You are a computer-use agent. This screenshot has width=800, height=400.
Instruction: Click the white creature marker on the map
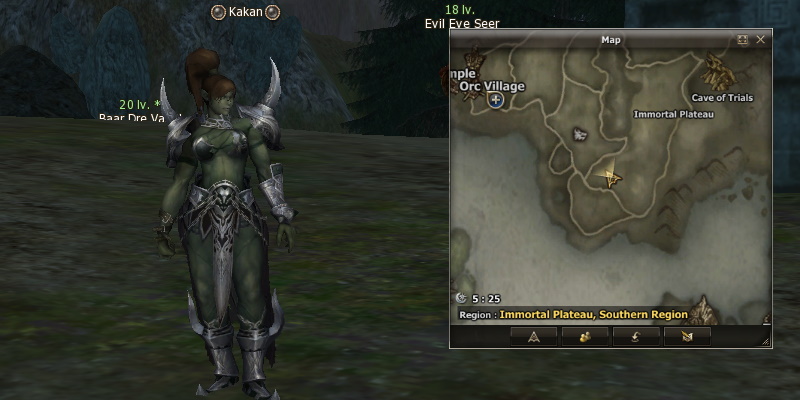pos(579,133)
